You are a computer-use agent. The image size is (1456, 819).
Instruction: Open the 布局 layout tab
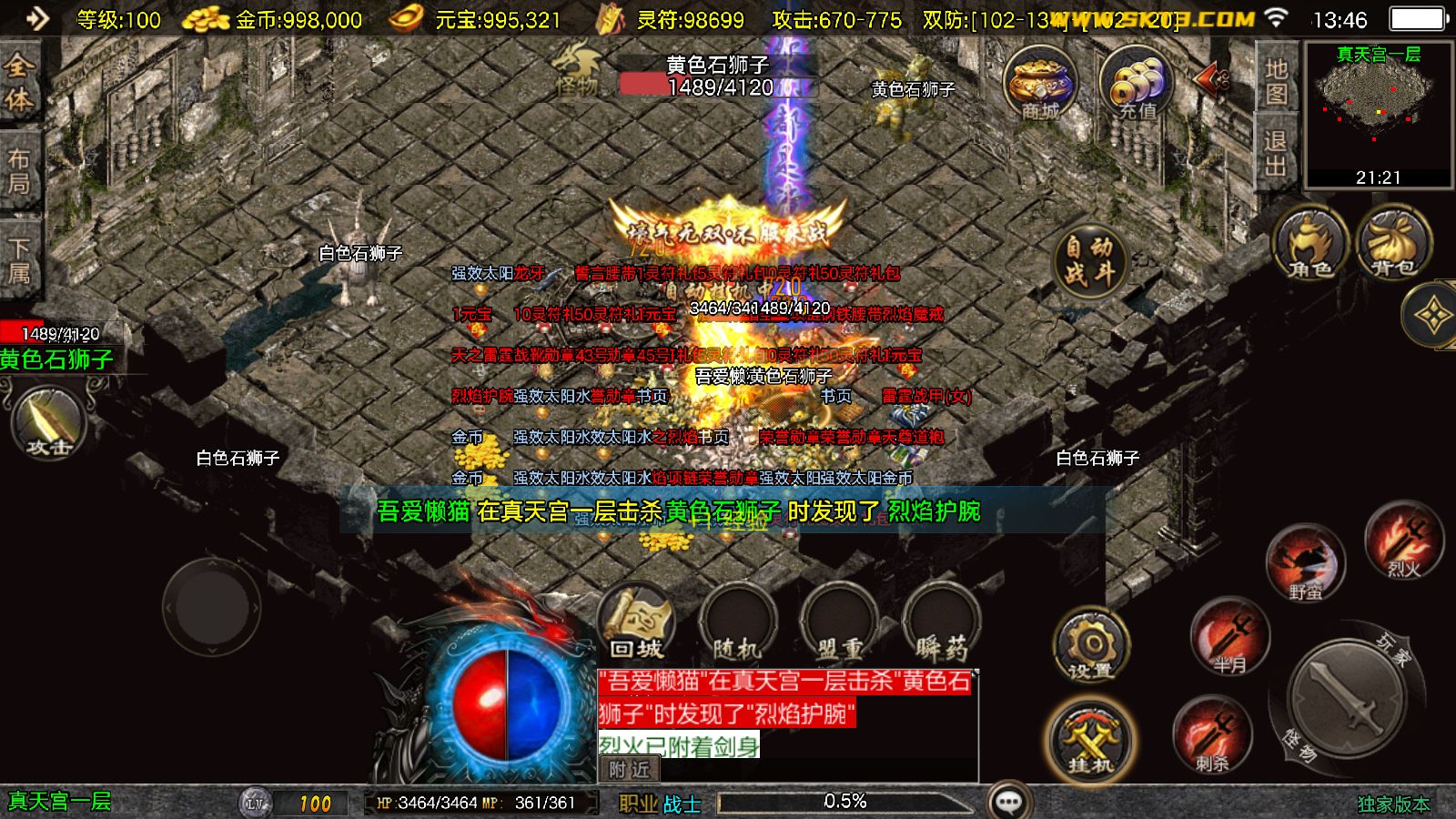pyautogui.click(x=19, y=171)
